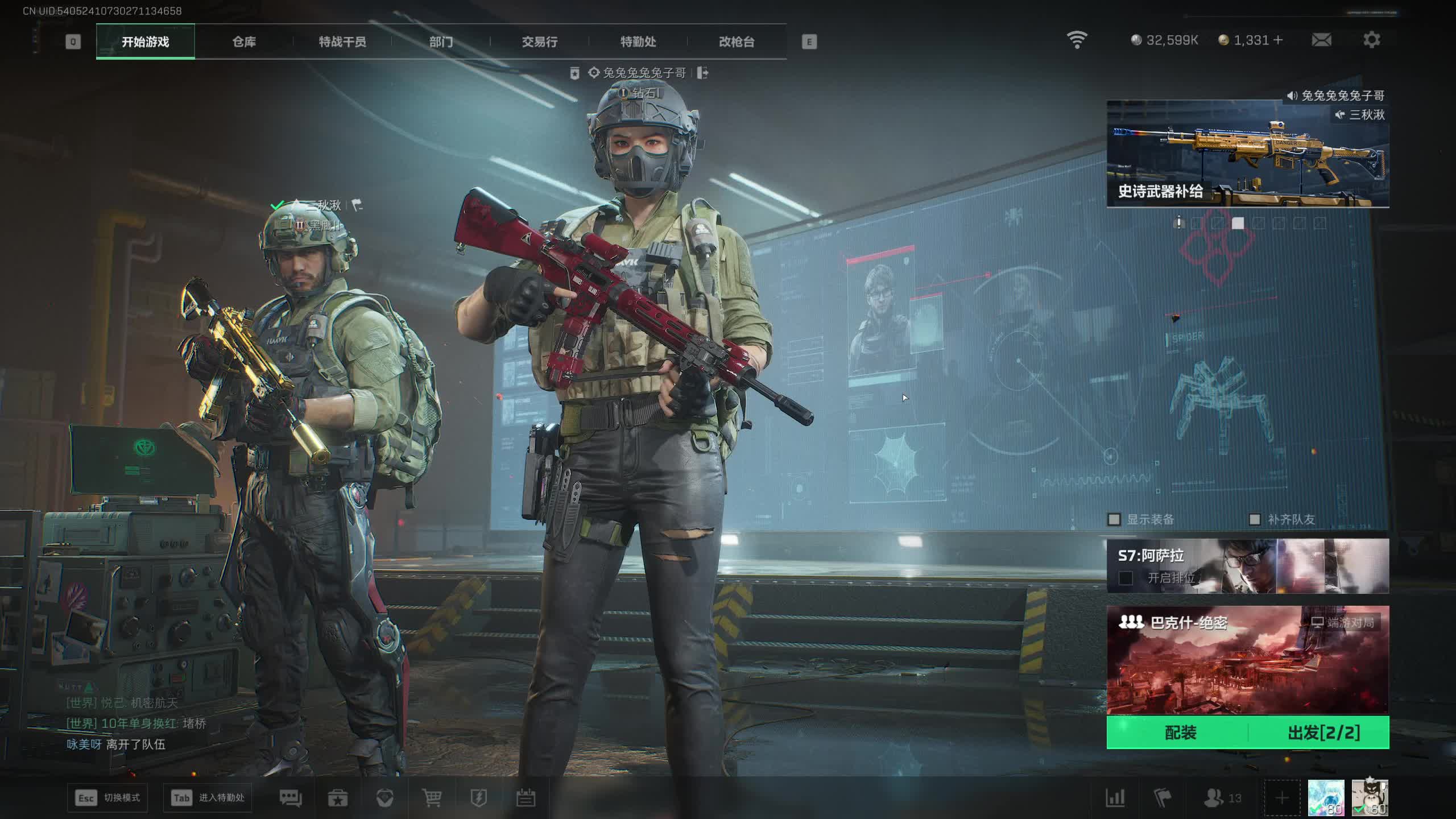Invite a teammate with the plus slot
1456x819 pixels.
tap(1282, 798)
